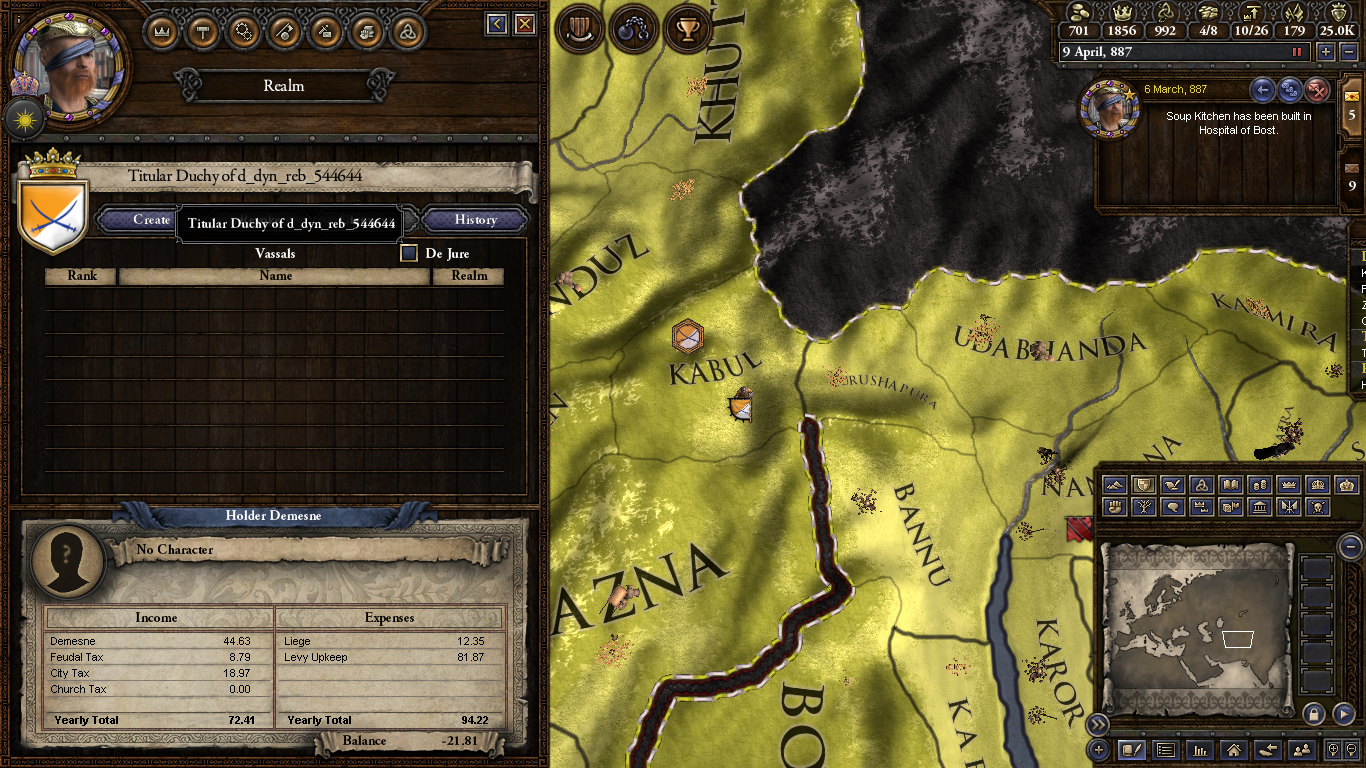Enable the revolt risk map mode (skull icon)
The height and width of the screenshot is (768, 1366).
1318,507
